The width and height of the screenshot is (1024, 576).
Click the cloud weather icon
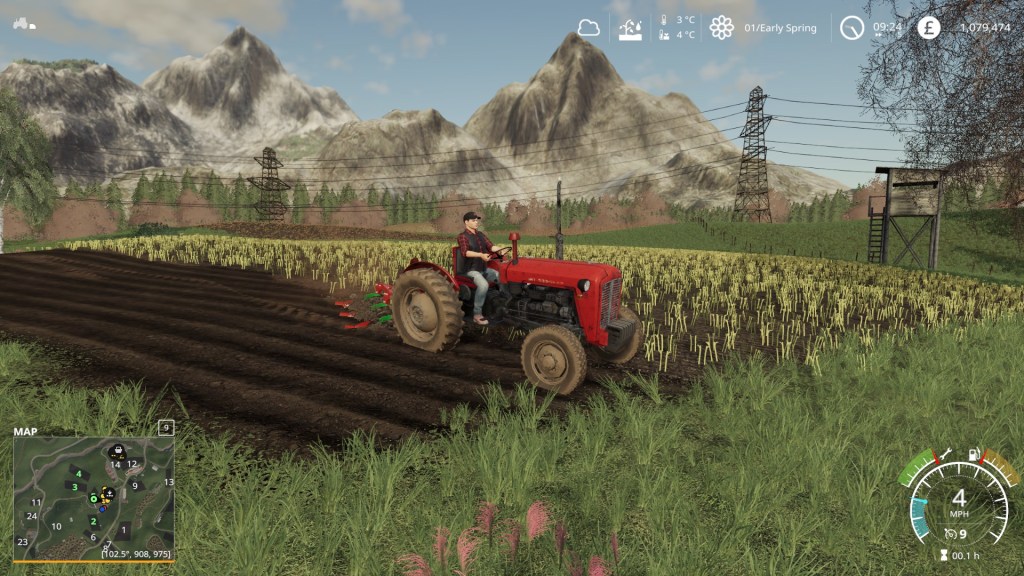click(x=589, y=28)
